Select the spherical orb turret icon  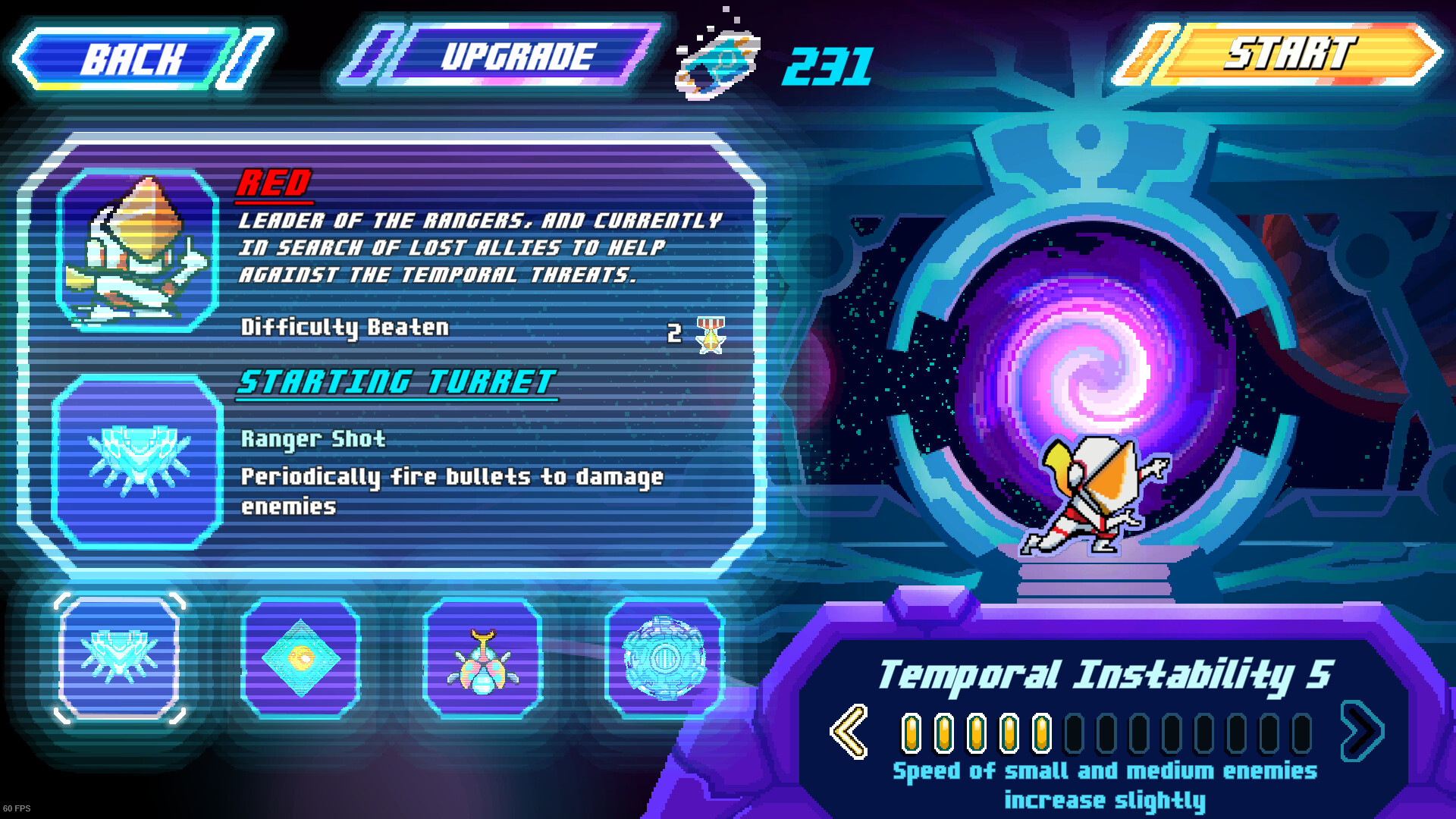coord(664,658)
